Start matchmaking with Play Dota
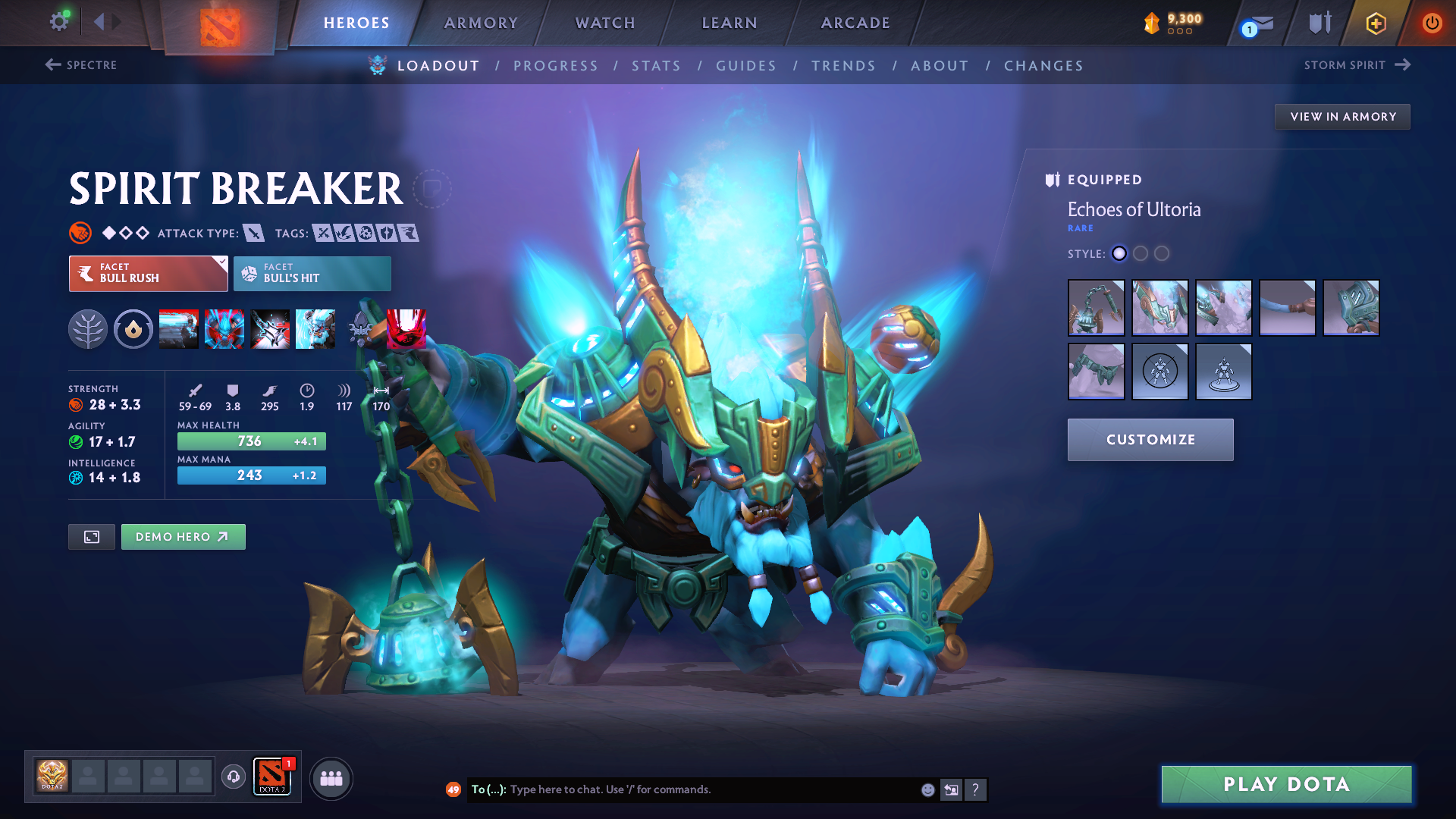 coord(1286,784)
